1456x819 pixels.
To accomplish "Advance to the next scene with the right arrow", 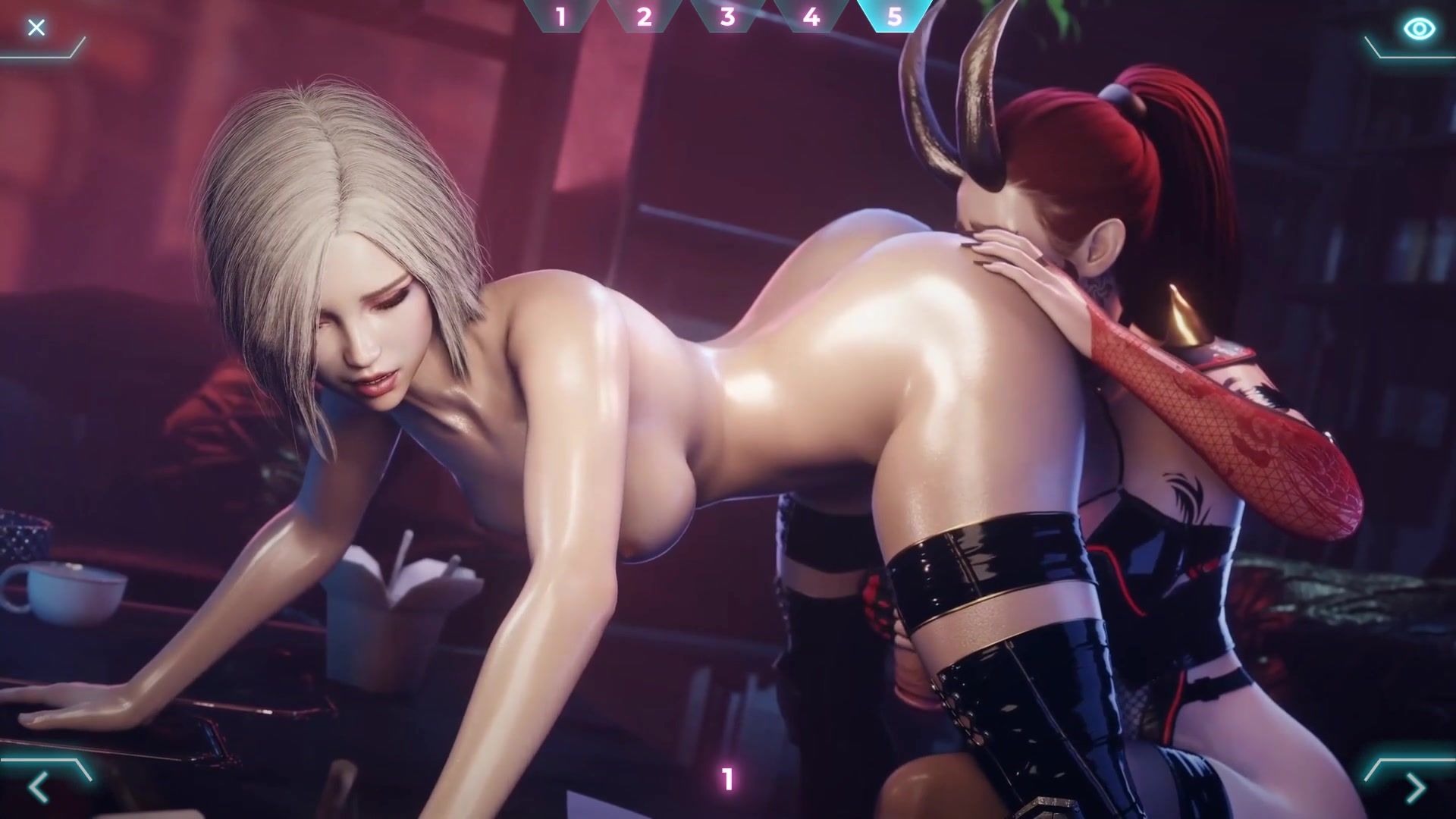I will click(1415, 789).
